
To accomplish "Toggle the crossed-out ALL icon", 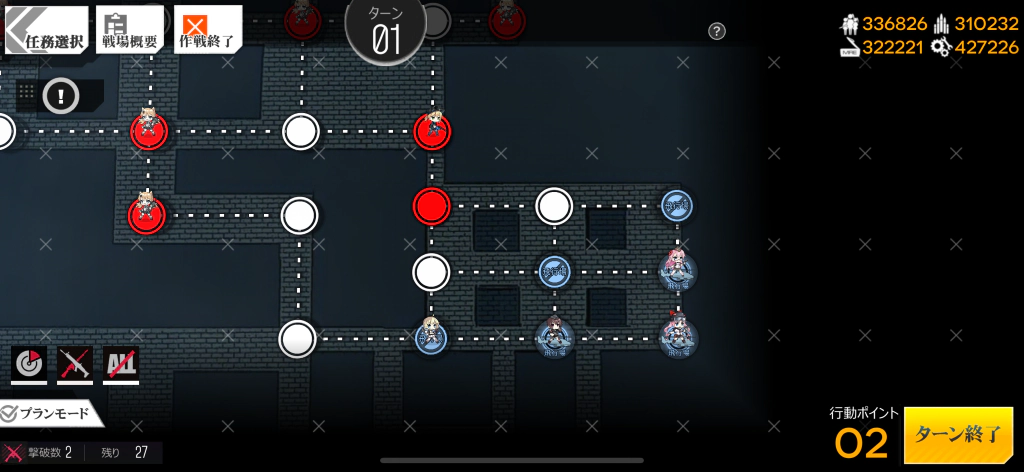I will (x=121, y=364).
